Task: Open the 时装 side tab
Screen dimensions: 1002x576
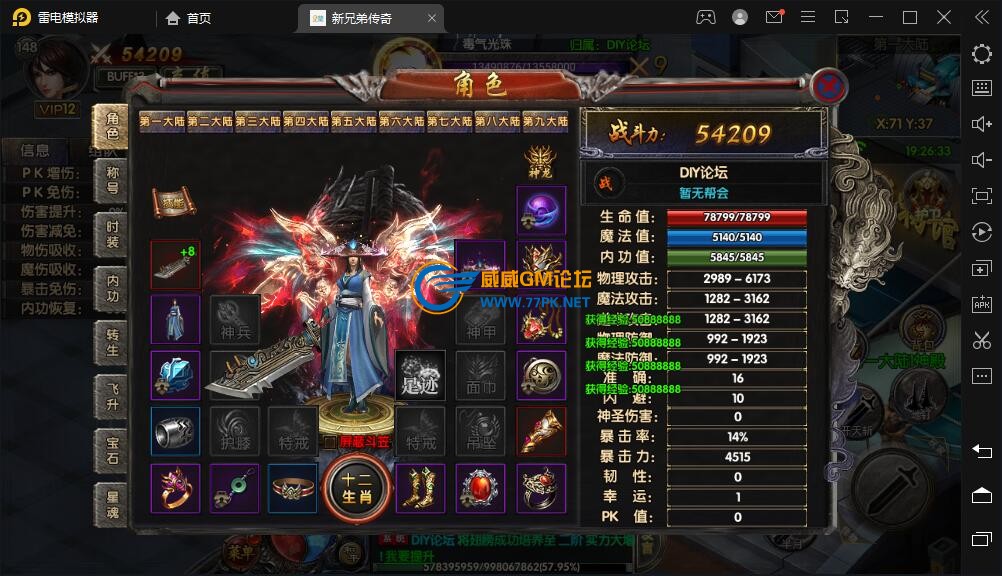Action: [x=112, y=234]
